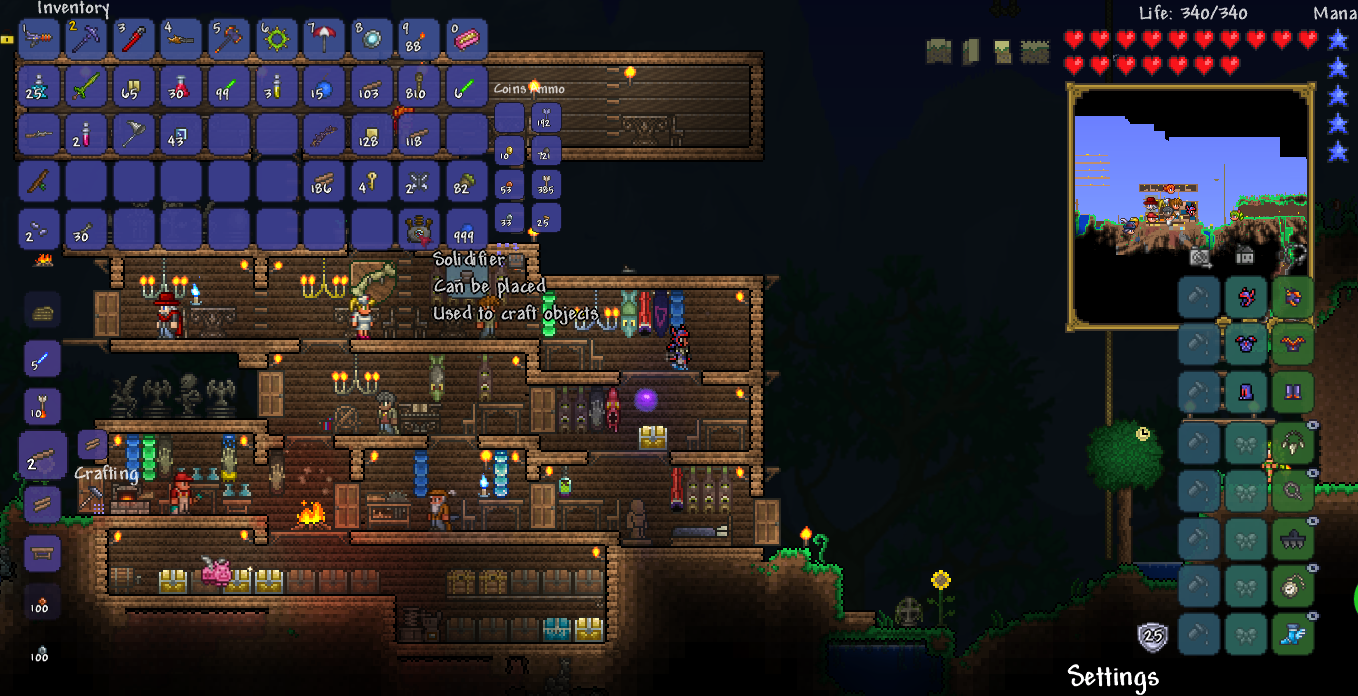Choose the umbrella in hotbar slot 7
The height and width of the screenshot is (696, 1358).
[324, 40]
